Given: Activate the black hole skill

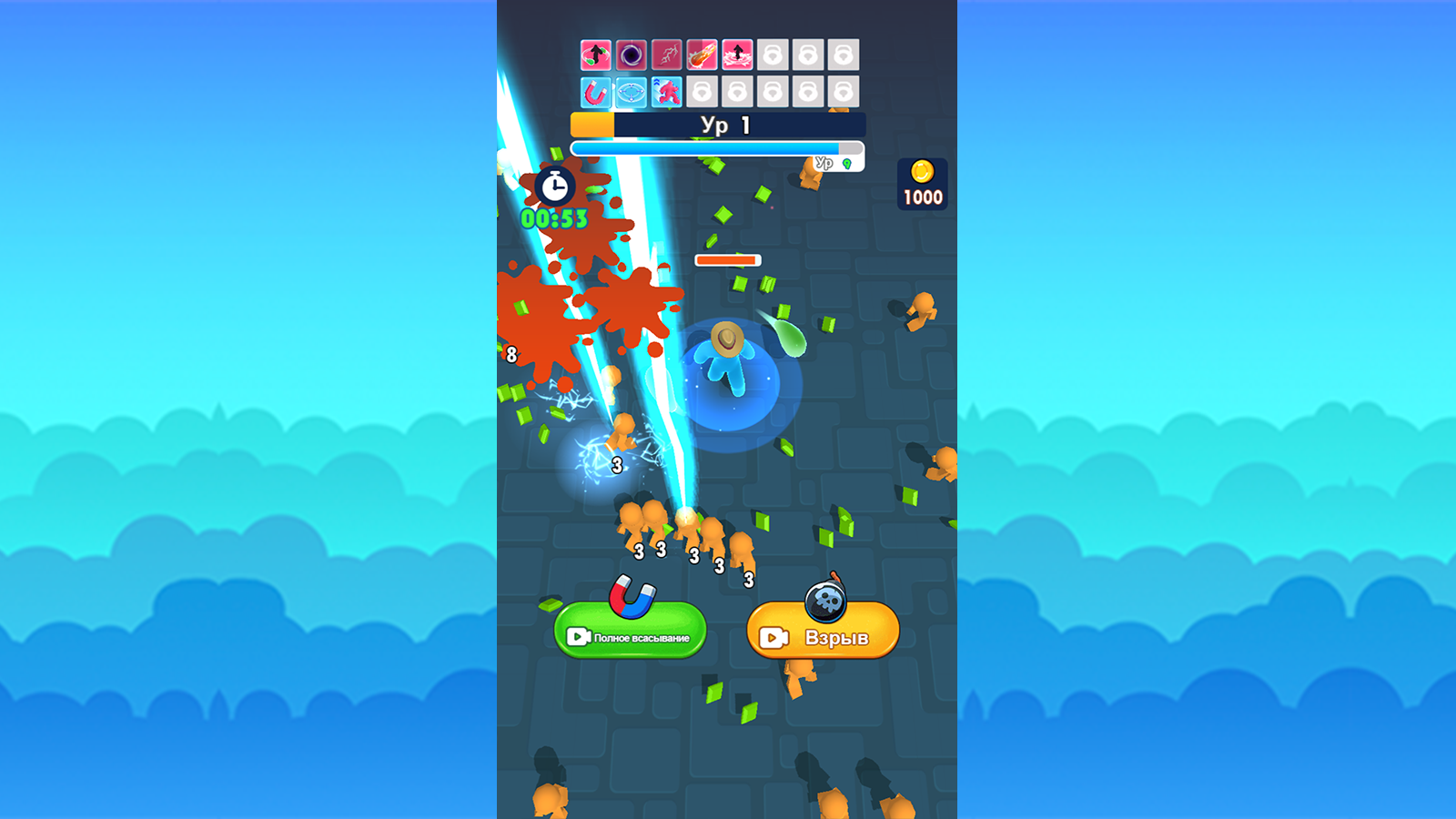Looking at the screenshot, I should coord(632,55).
